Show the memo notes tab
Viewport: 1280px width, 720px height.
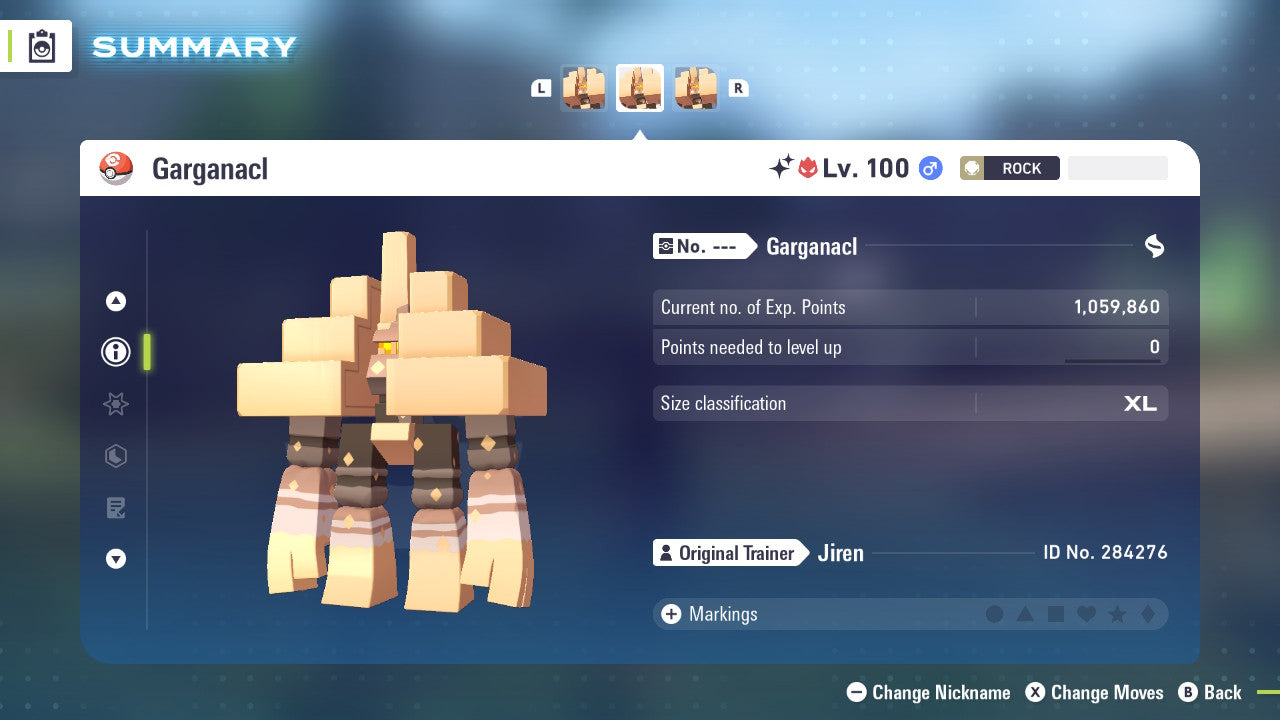coord(116,508)
